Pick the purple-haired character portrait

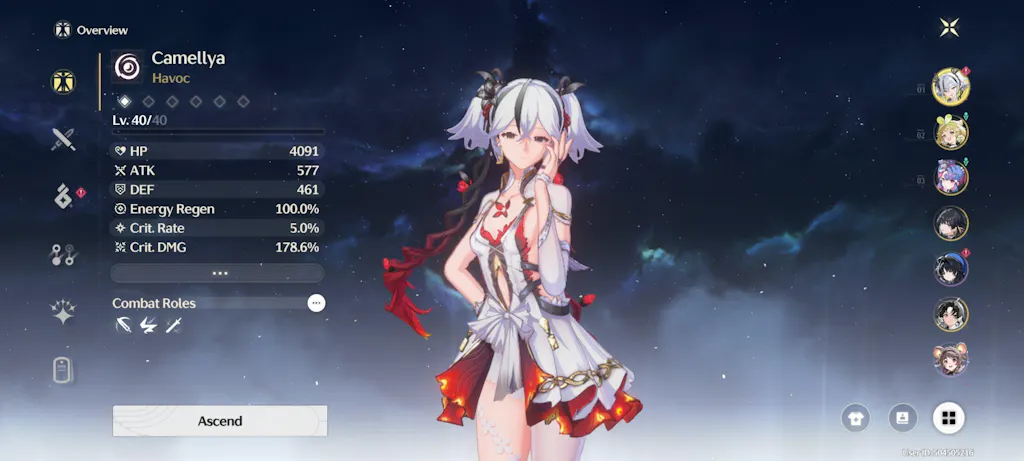click(950, 178)
